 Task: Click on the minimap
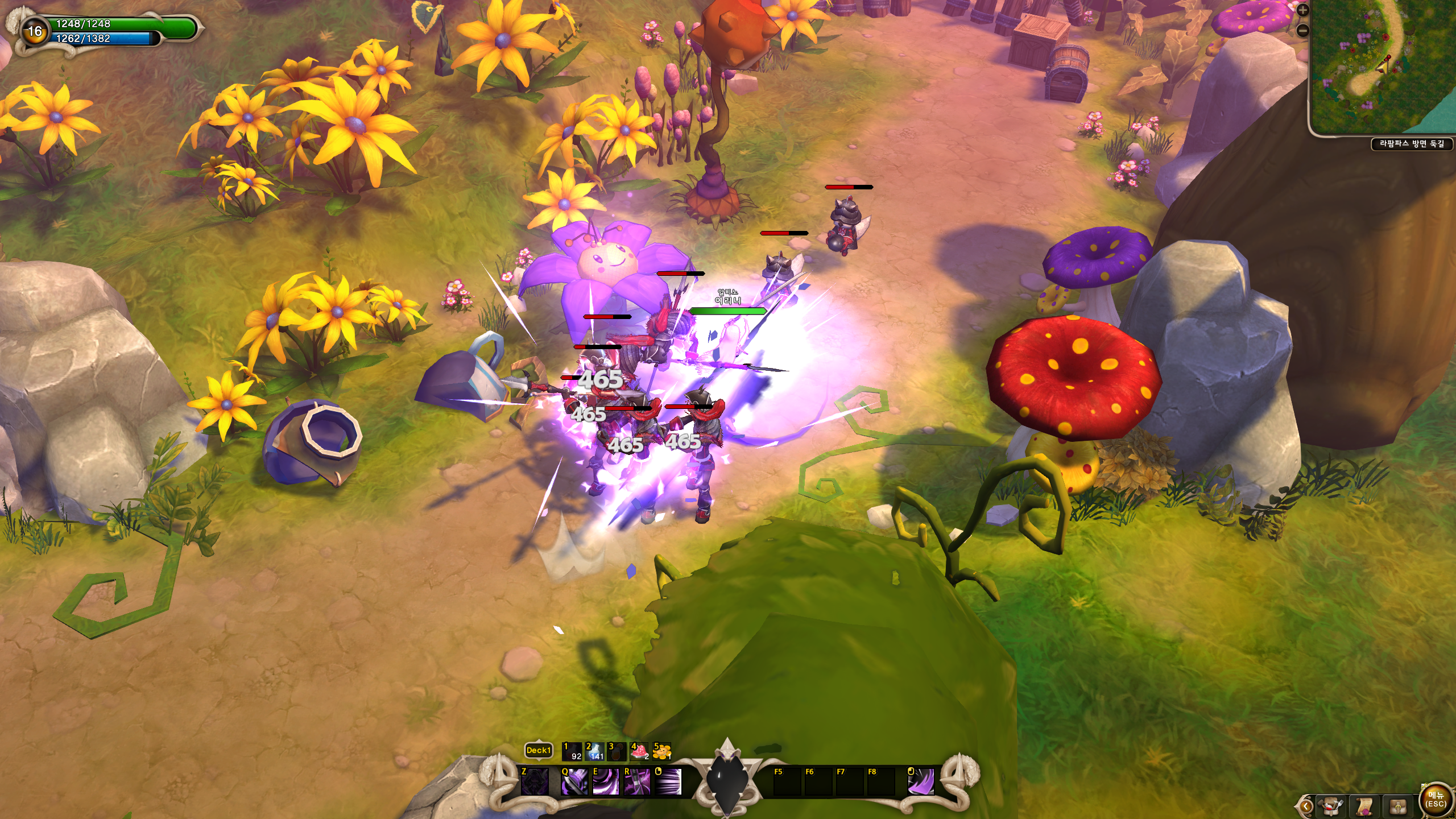tap(1383, 67)
